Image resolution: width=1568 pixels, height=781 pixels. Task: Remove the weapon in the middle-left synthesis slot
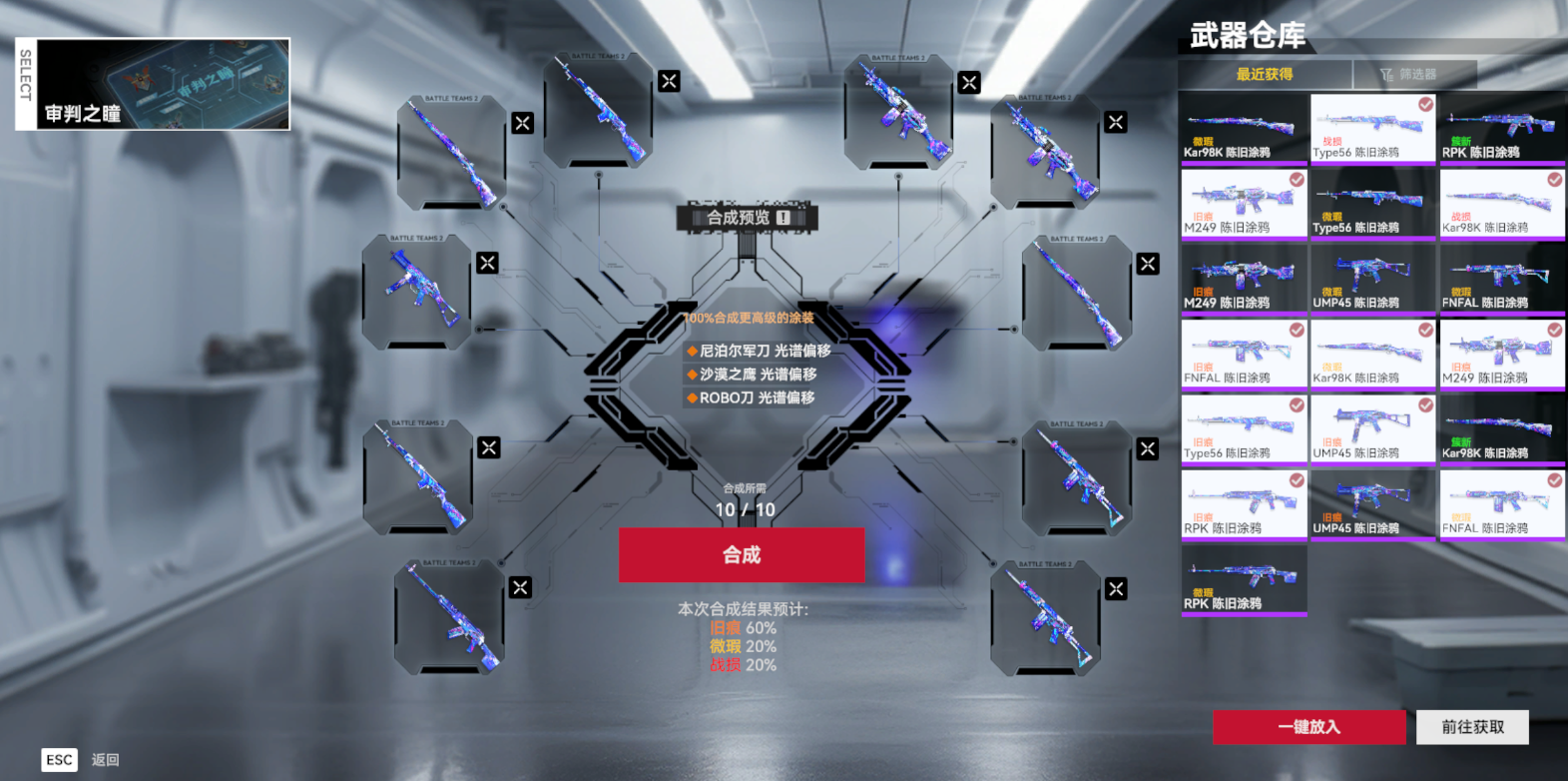[x=486, y=263]
